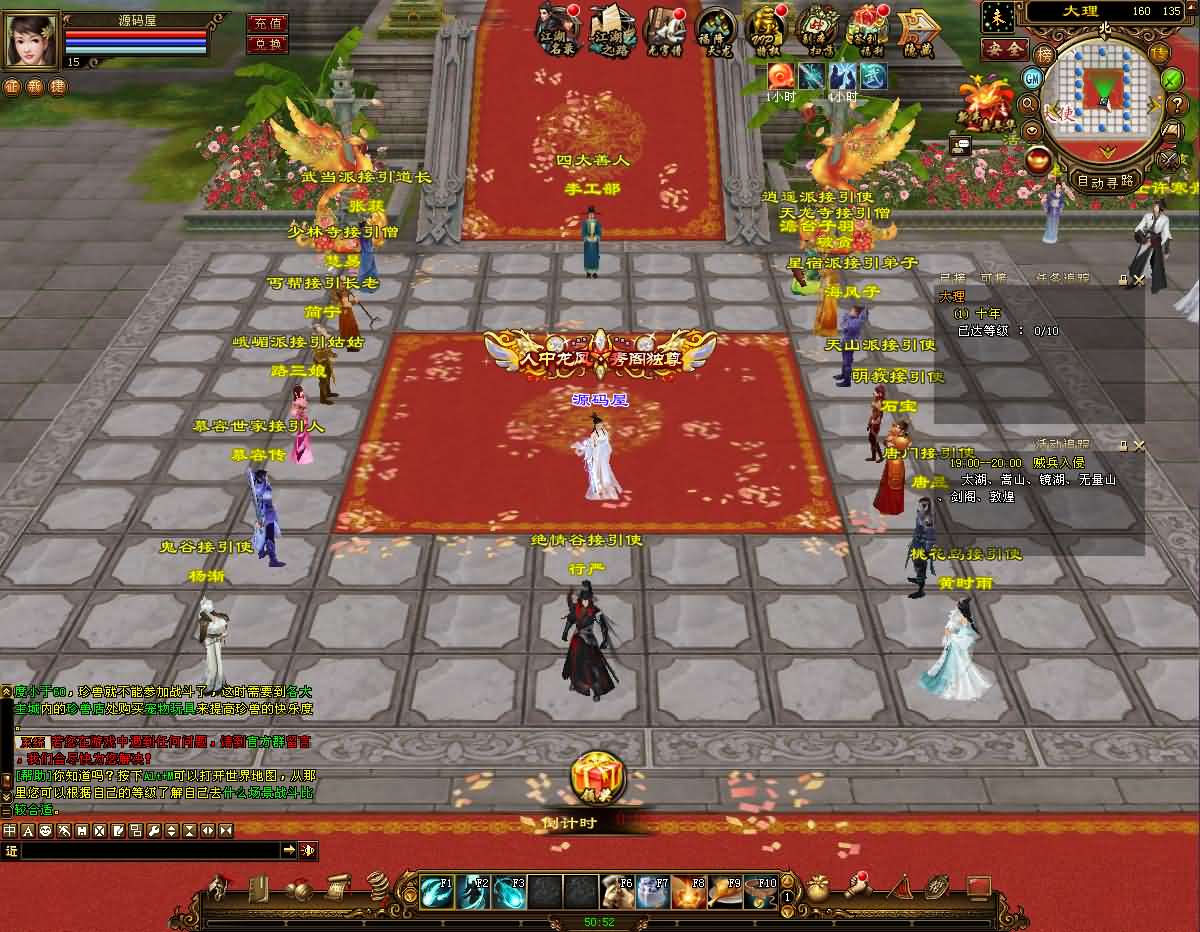The height and width of the screenshot is (932, 1200).
Task: Click the 安全 safe mode button
Action: 1003,49
